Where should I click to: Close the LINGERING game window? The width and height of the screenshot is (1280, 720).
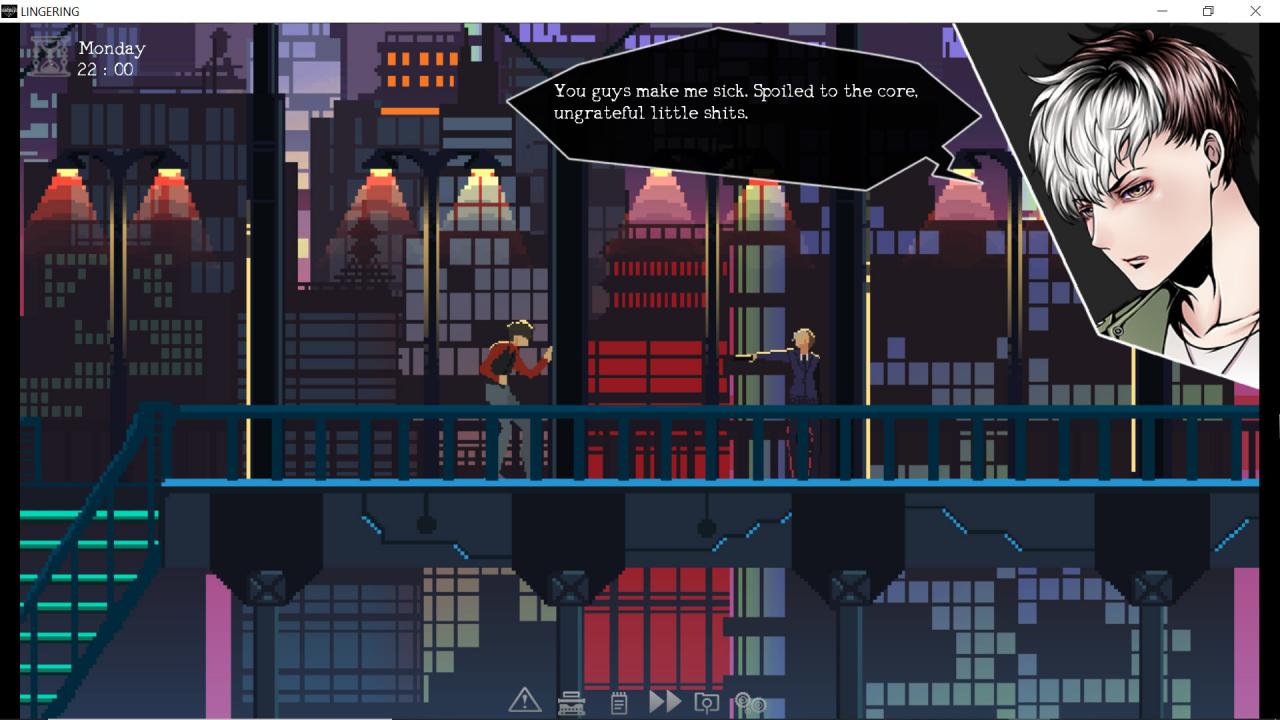pos(1255,11)
